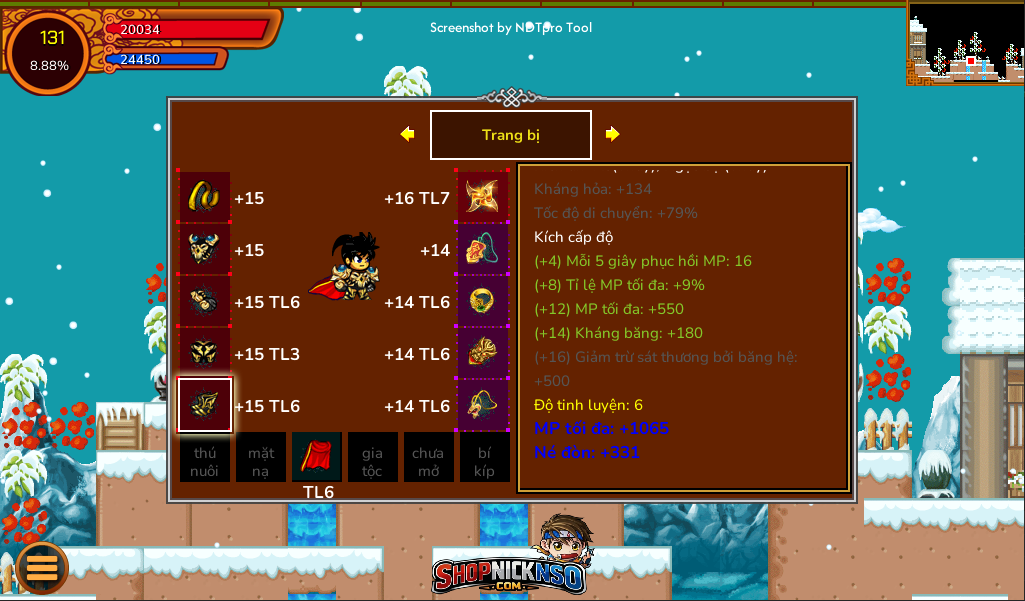Image resolution: width=1025 pixels, height=601 pixels.
Task: Open the orange hamburger menu button
Action: [42, 567]
